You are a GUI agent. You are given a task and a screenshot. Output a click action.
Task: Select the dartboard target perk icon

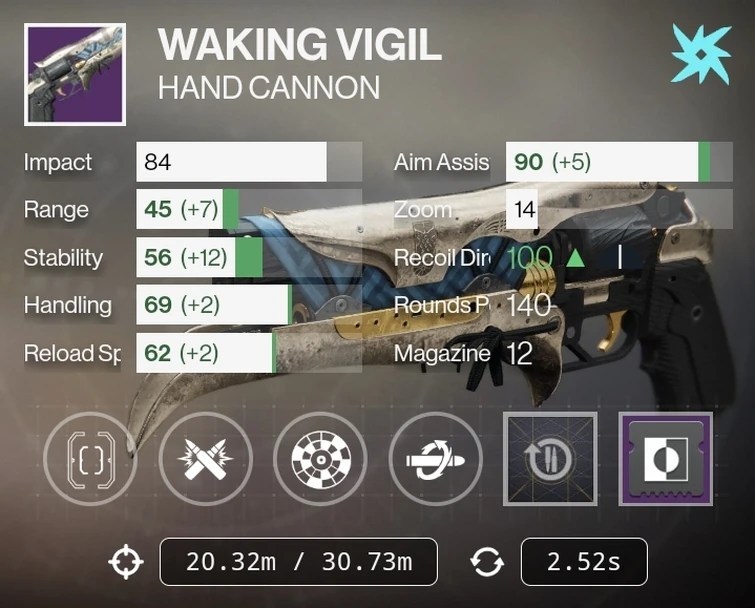321,458
